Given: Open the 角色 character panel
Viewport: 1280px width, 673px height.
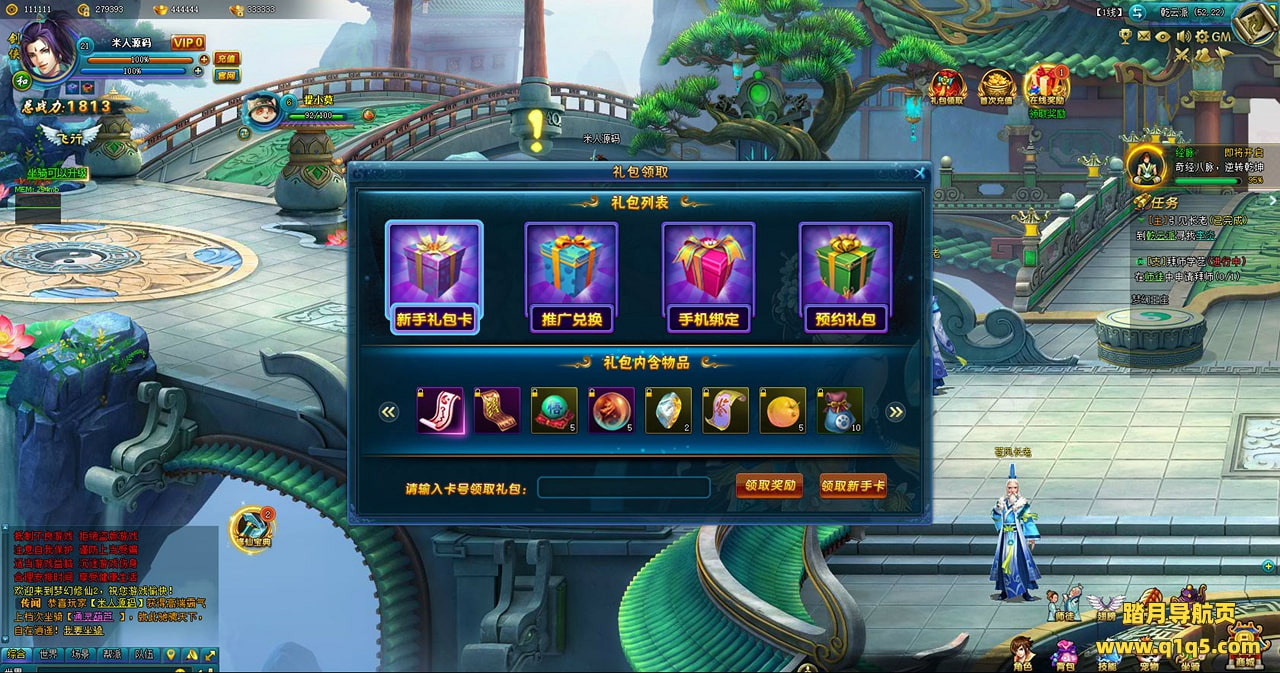Looking at the screenshot, I should coord(1021,653).
